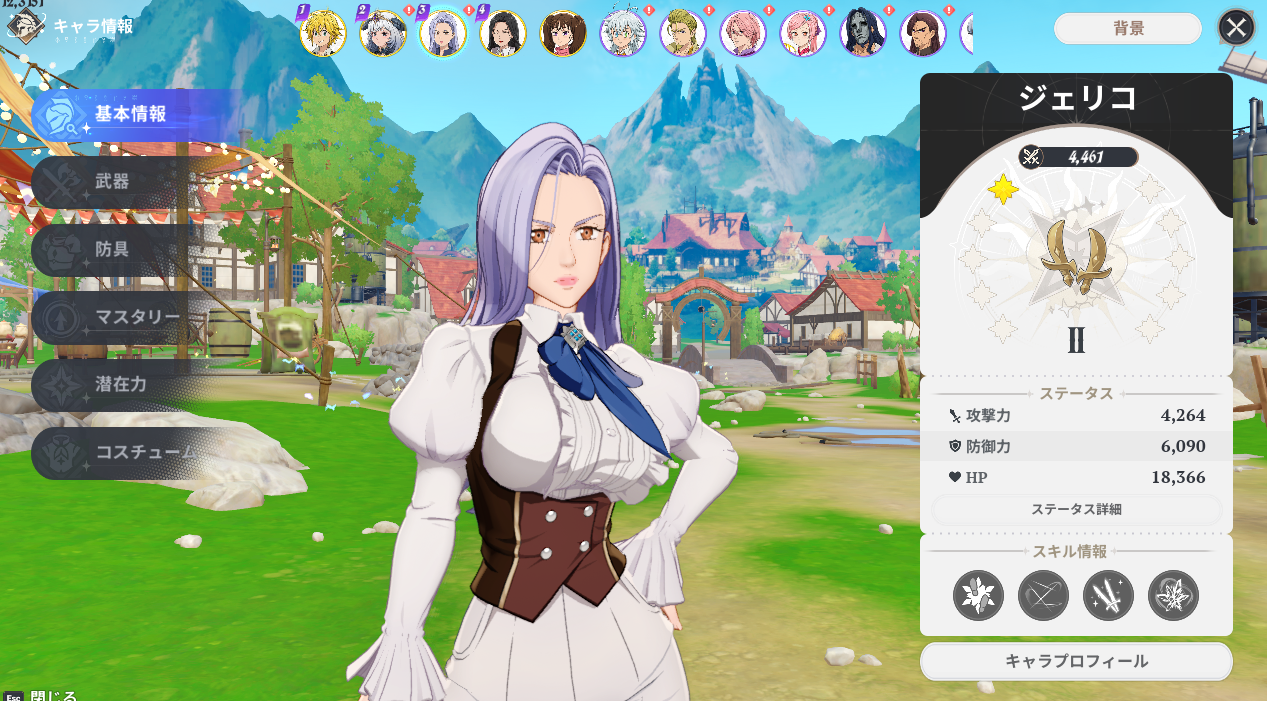Open the 防具 armor tab
This screenshot has width=1267, height=701.
click(112, 250)
